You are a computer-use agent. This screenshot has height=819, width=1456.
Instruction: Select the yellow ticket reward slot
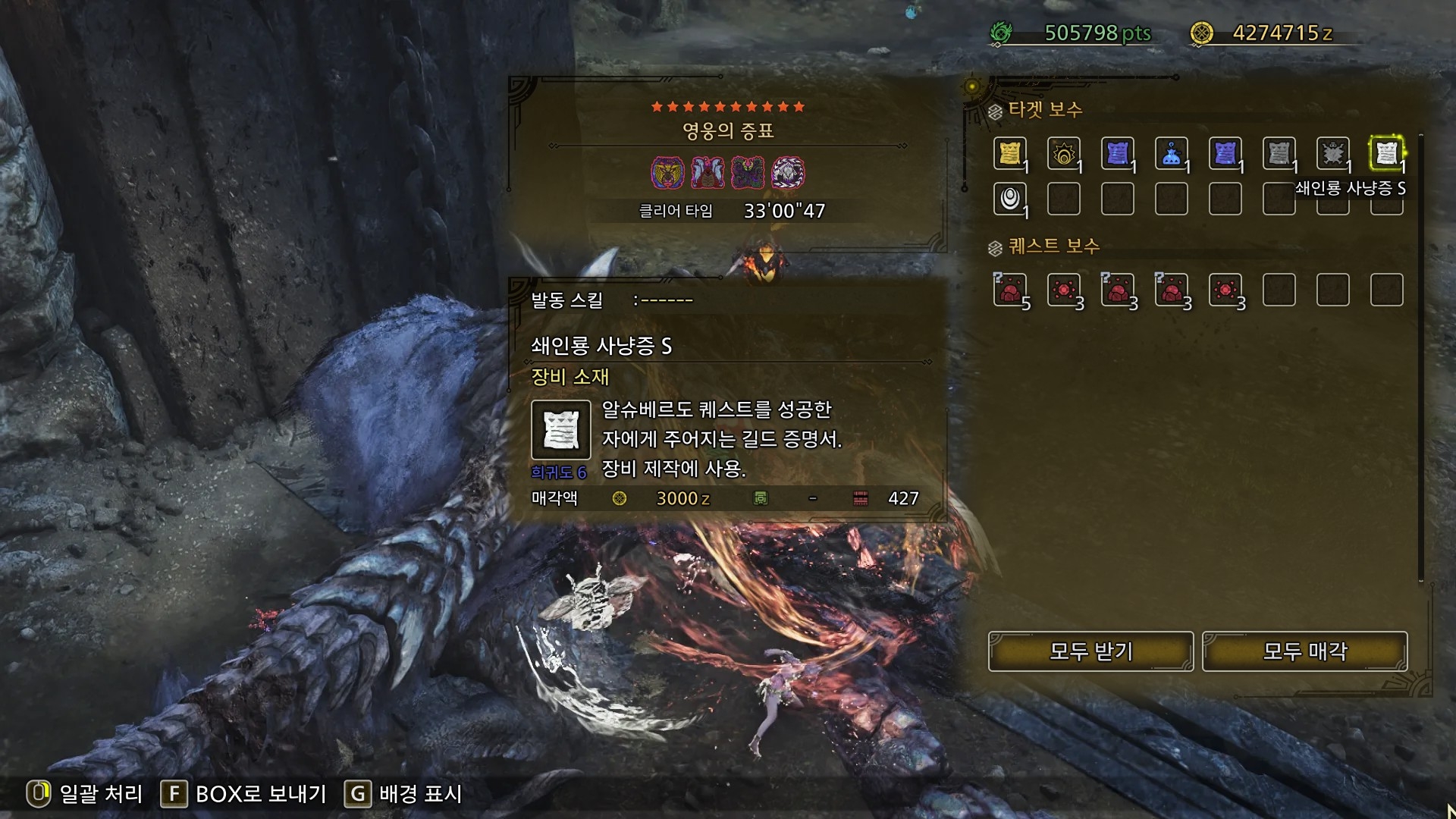(1009, 154)
